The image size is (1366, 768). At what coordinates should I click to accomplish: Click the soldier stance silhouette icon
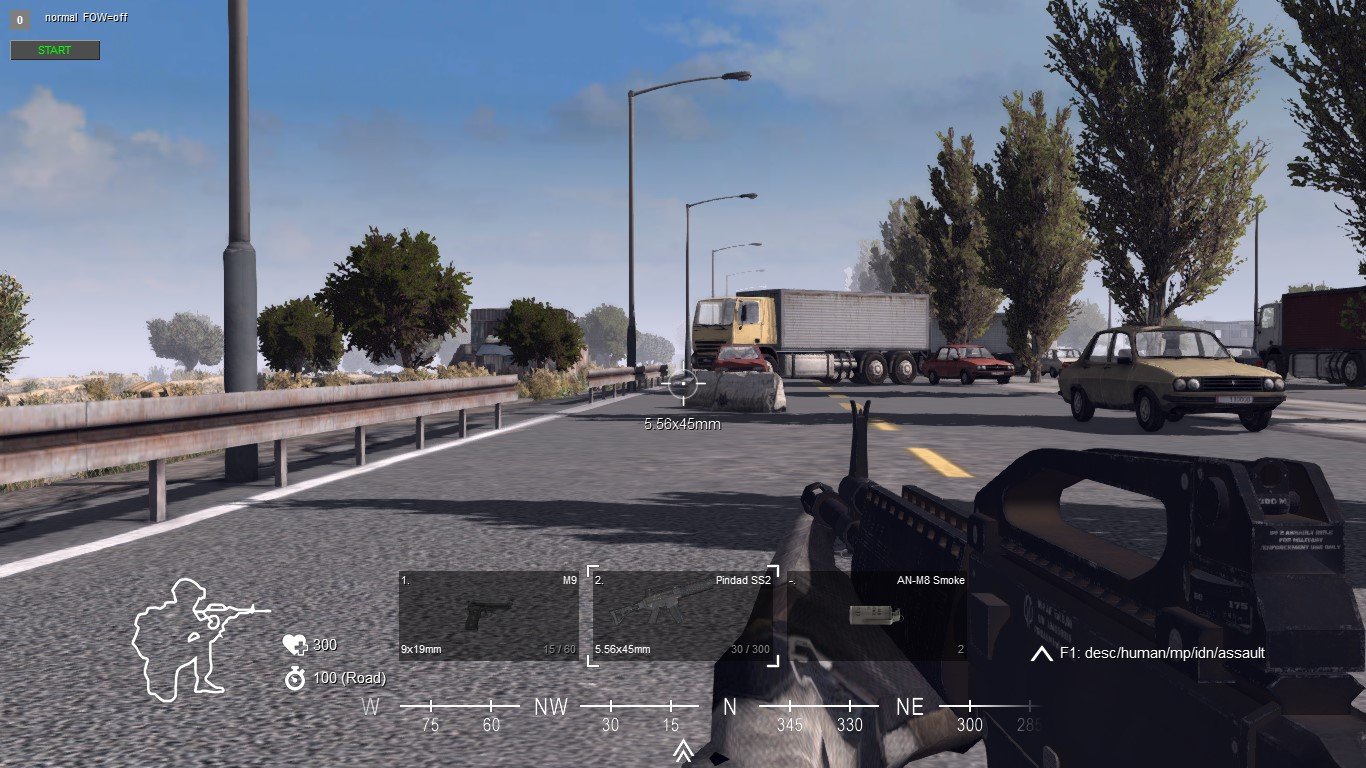(x=195, y=638)
